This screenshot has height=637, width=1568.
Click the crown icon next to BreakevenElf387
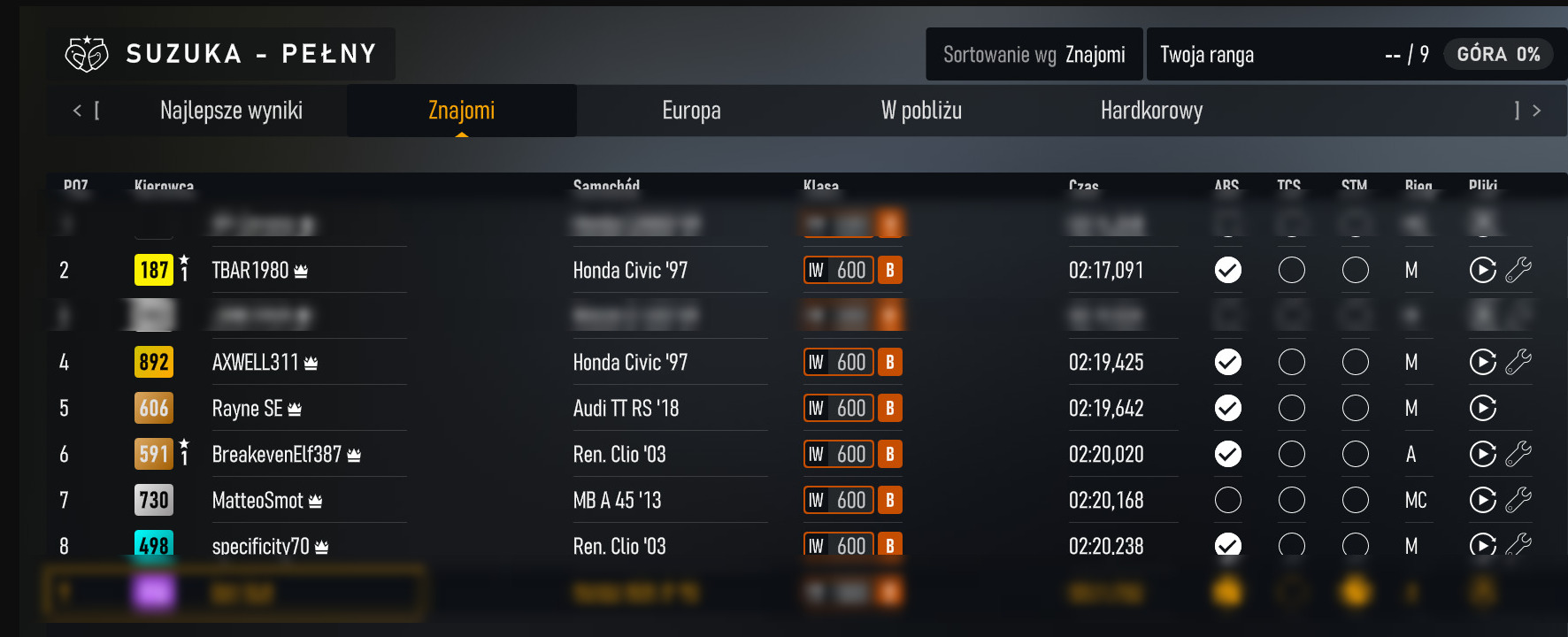pyautogui.click(x=352, y=452)
